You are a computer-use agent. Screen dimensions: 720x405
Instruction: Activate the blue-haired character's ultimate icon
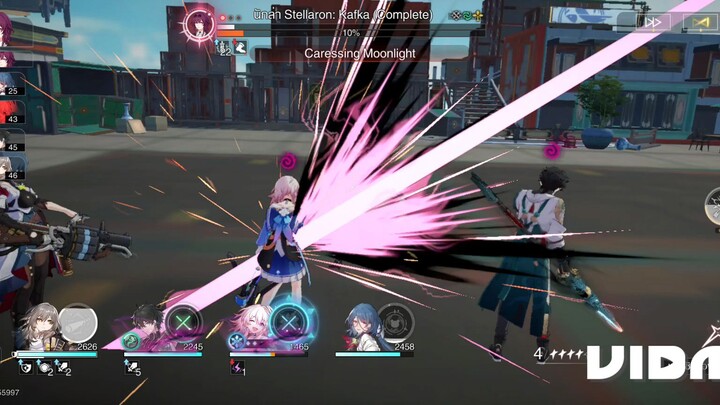coord(395,323)
